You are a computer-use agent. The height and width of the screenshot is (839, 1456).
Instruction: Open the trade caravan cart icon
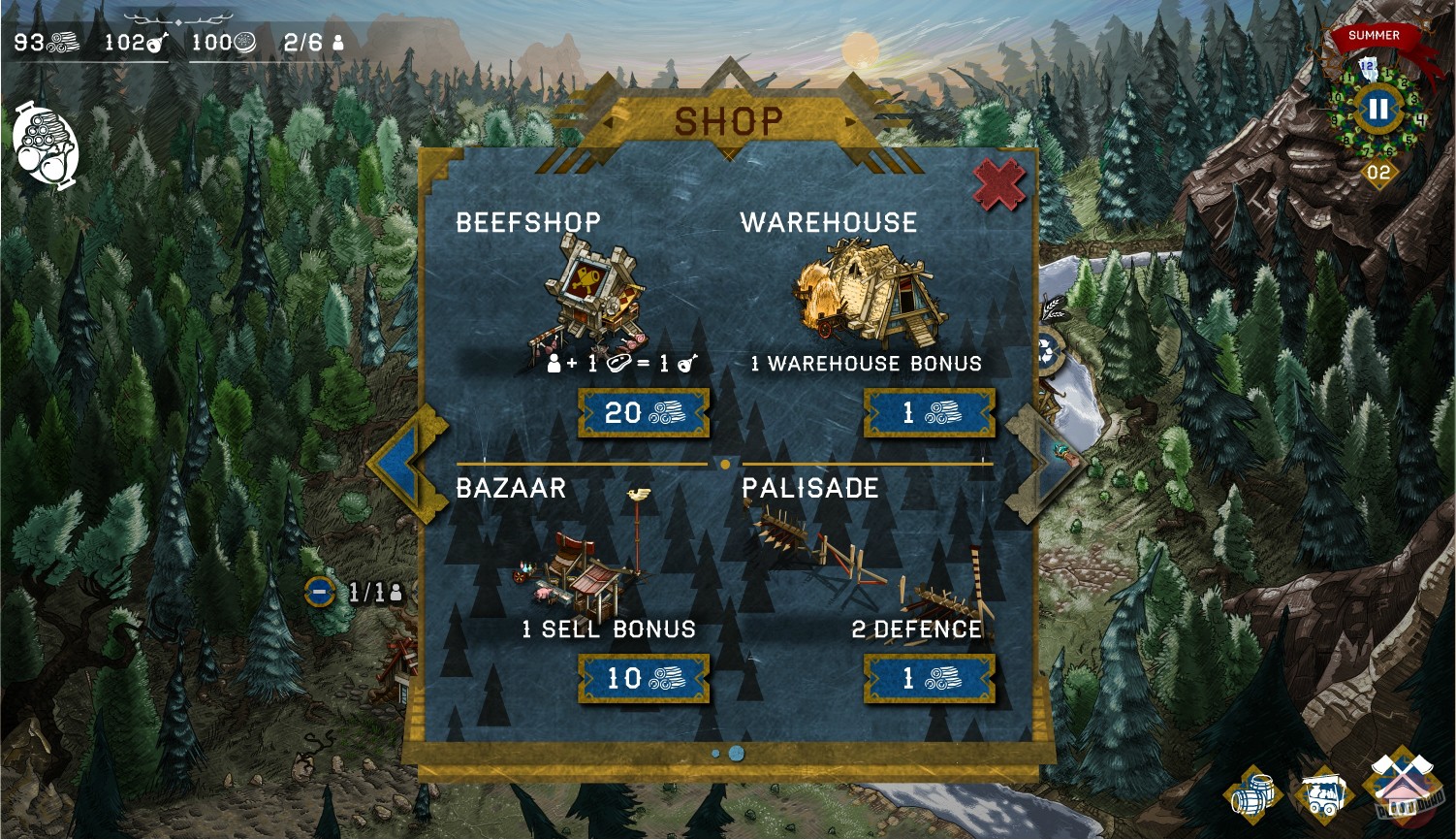[x=1323, y=795]
